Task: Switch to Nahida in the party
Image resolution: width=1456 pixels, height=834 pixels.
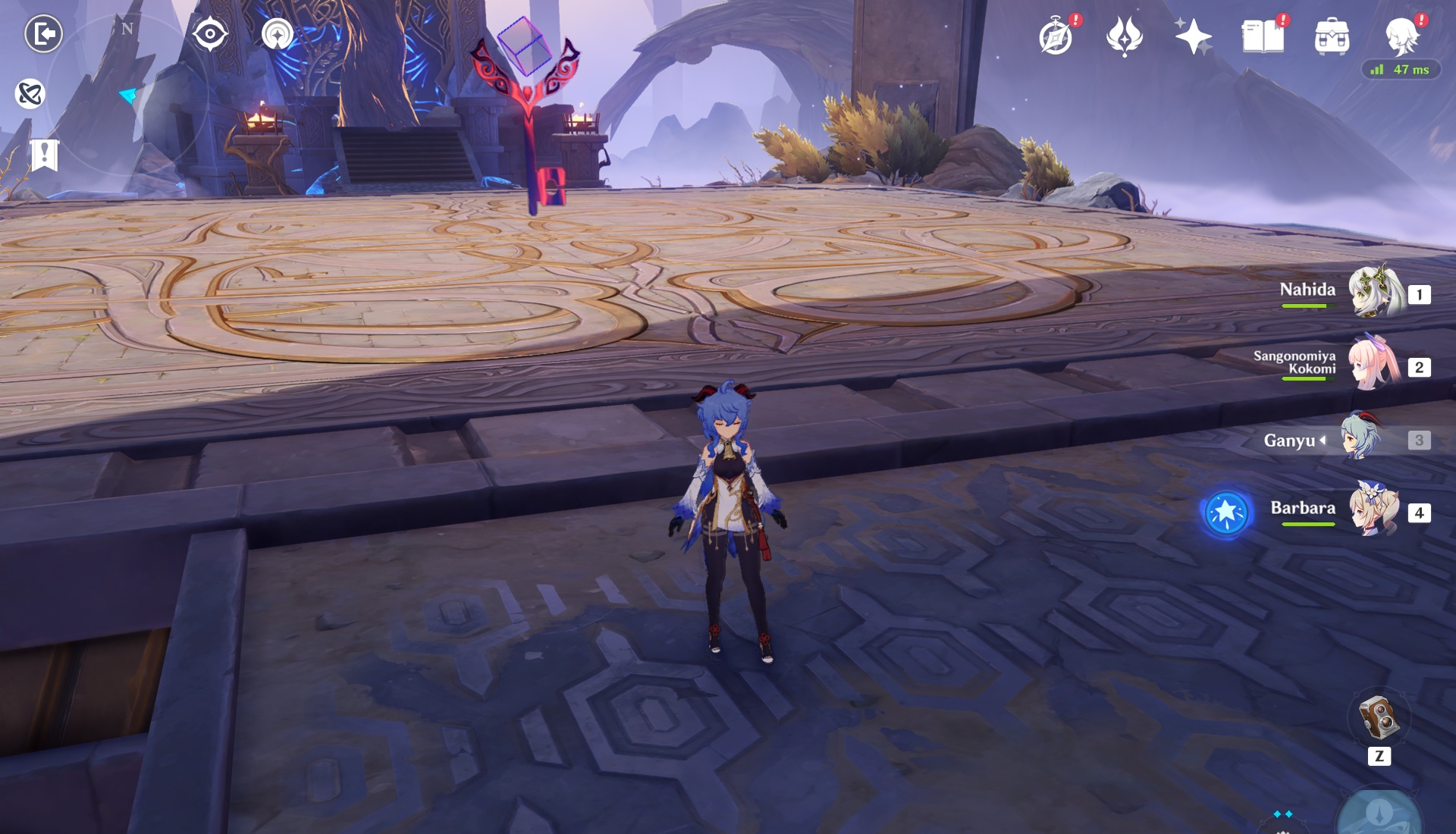Action: pyautogui.click(x=1374, y=293)
